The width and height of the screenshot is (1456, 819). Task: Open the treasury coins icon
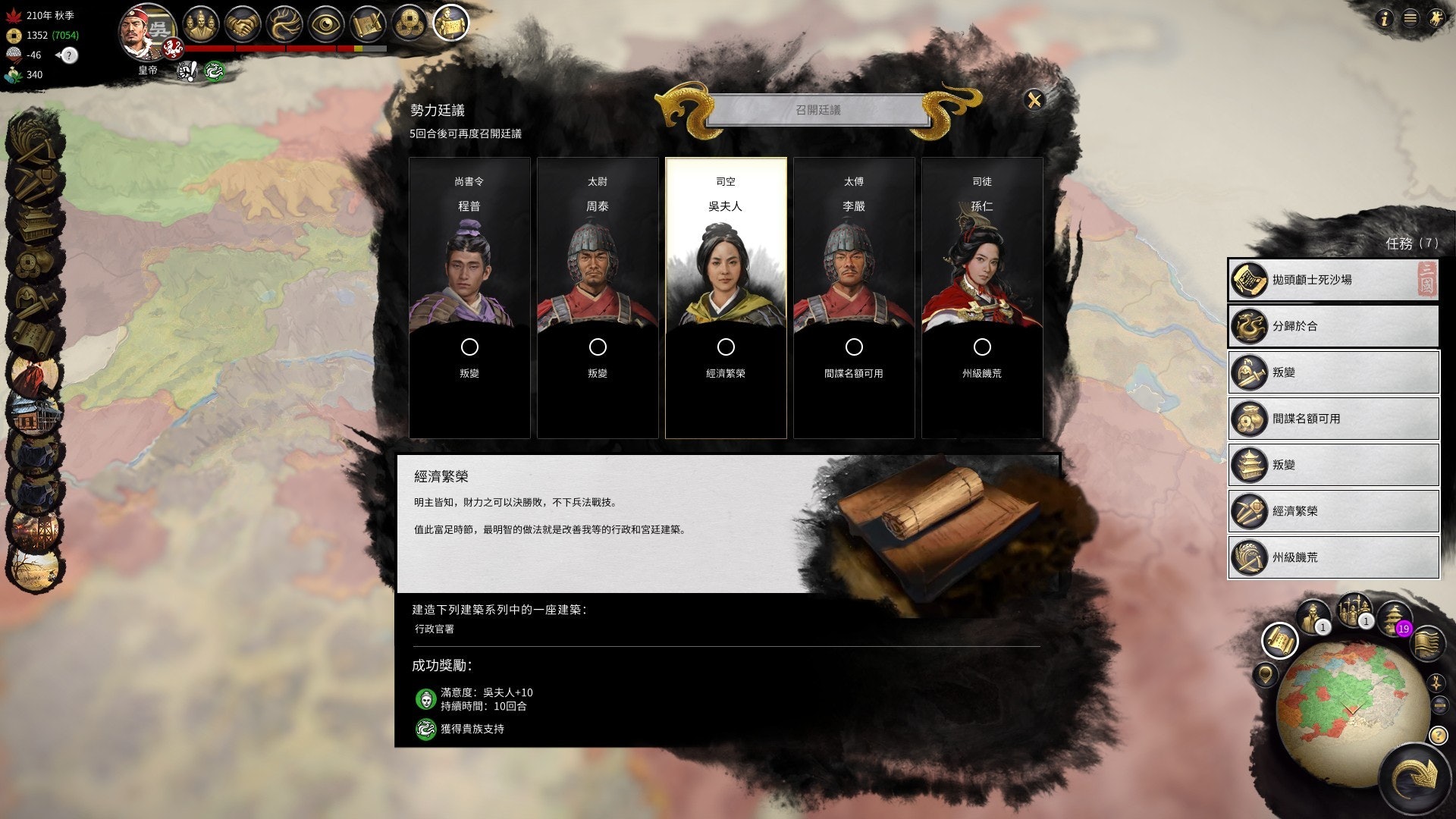(409, 21)
